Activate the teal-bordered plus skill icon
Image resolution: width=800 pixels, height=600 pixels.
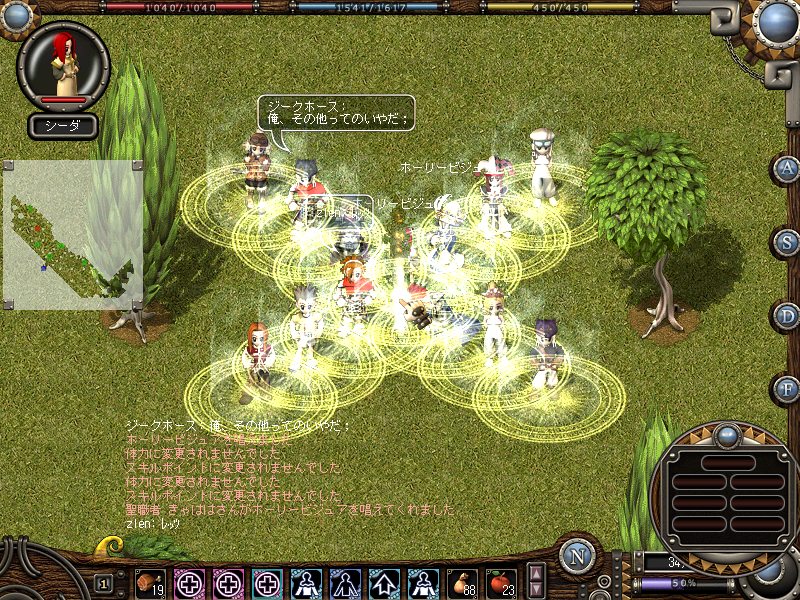tap(266, 581)
